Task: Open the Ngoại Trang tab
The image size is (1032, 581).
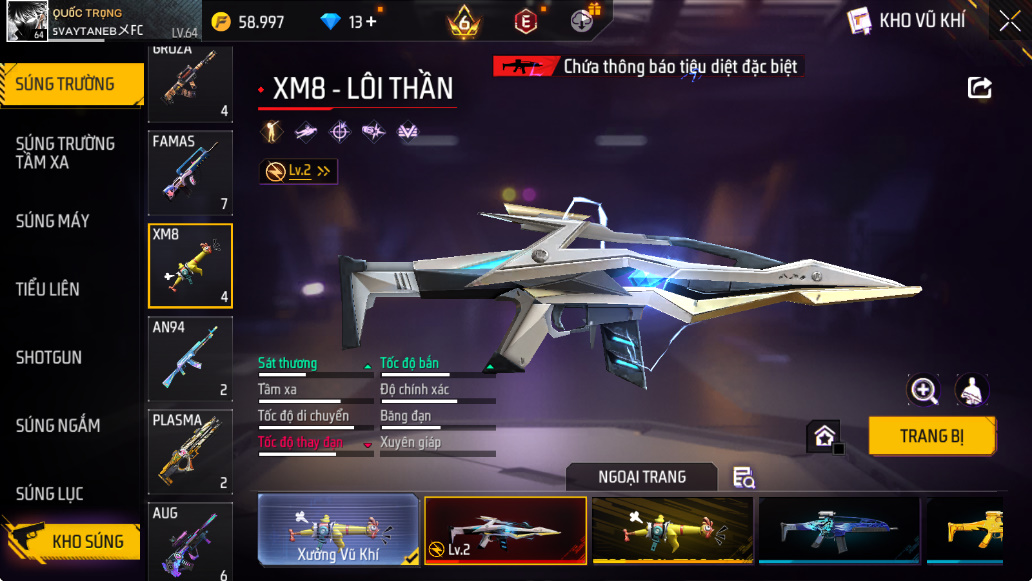Action: point(641,477)
